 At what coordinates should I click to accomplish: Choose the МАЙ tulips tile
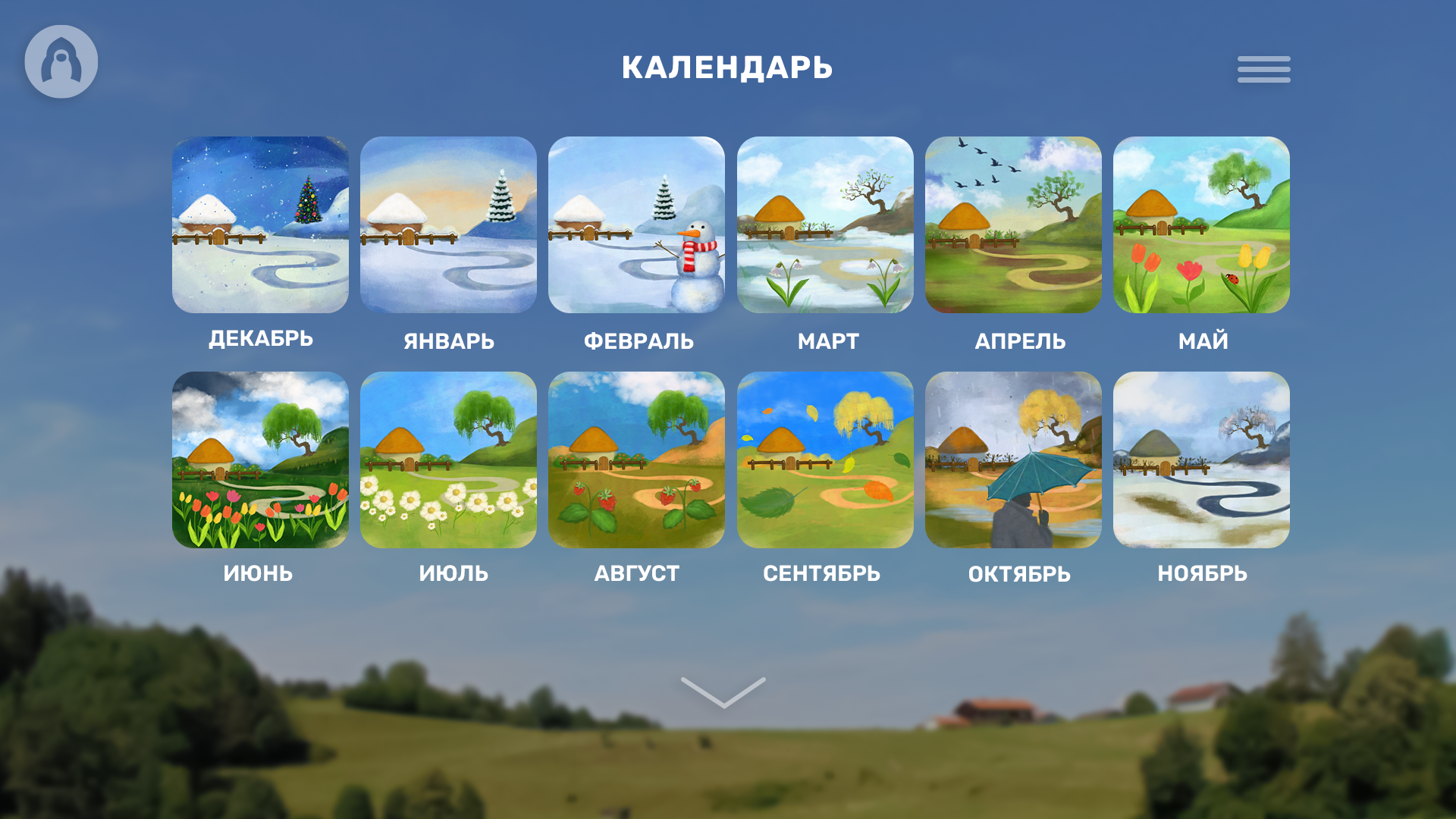[x=1201, y=224]
